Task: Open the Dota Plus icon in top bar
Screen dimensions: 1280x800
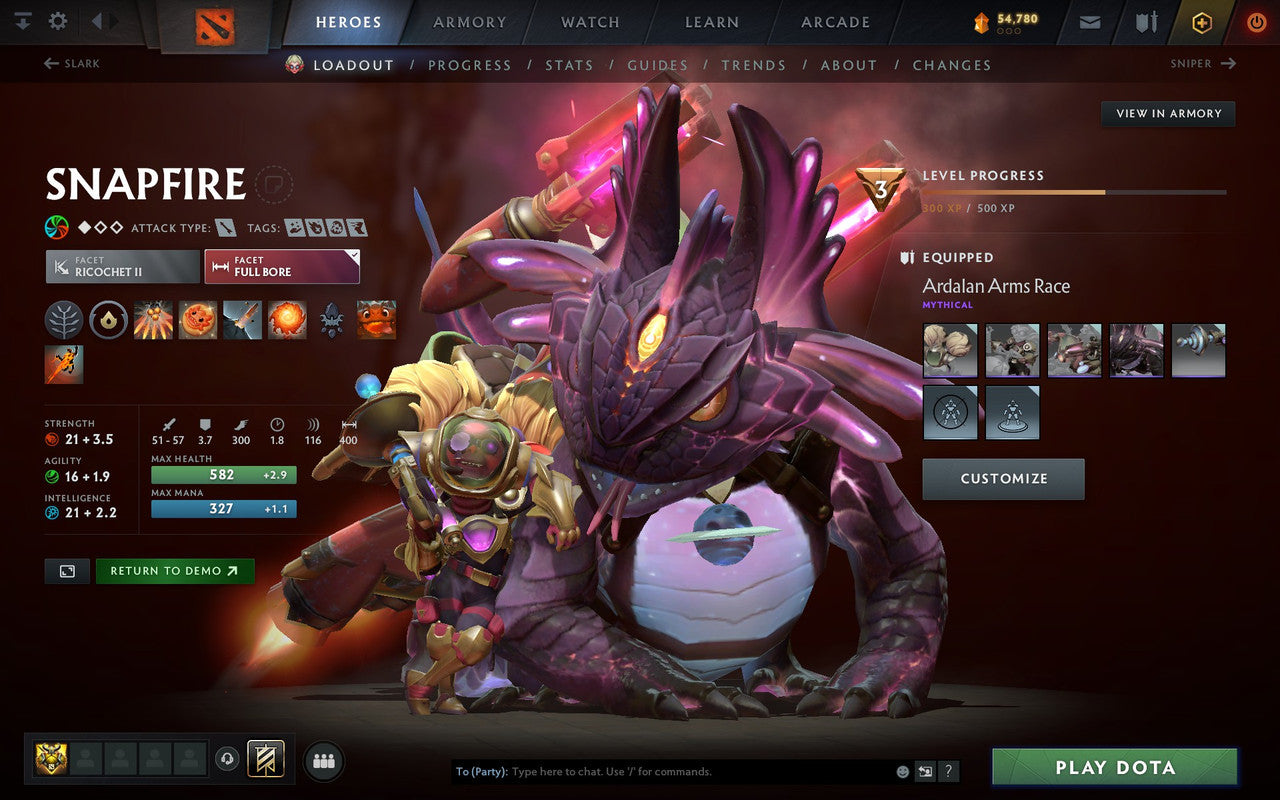Action: click(1200, 21)
